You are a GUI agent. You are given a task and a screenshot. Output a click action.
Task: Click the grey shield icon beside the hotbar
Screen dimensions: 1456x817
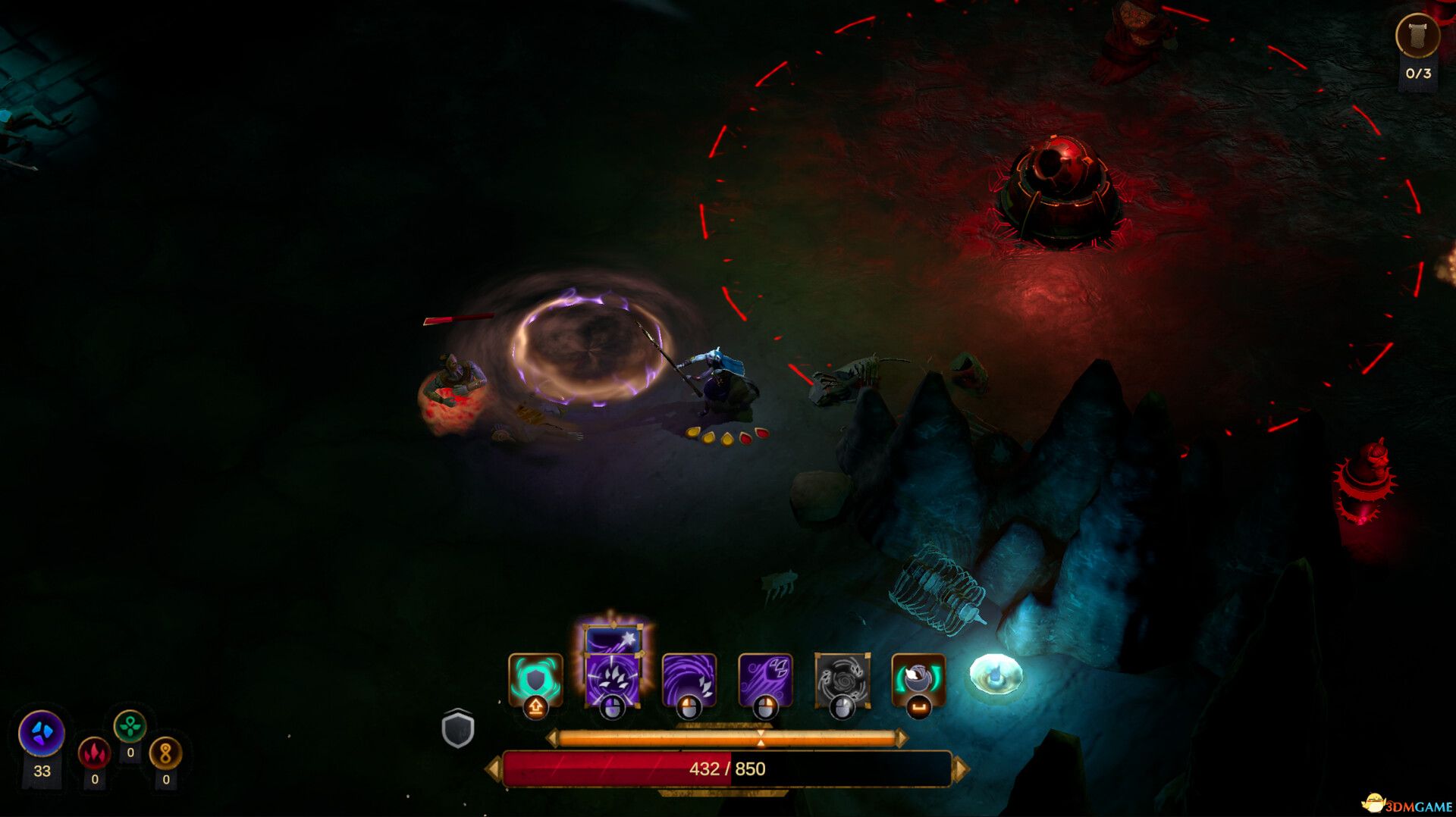(x=458, y=729)
